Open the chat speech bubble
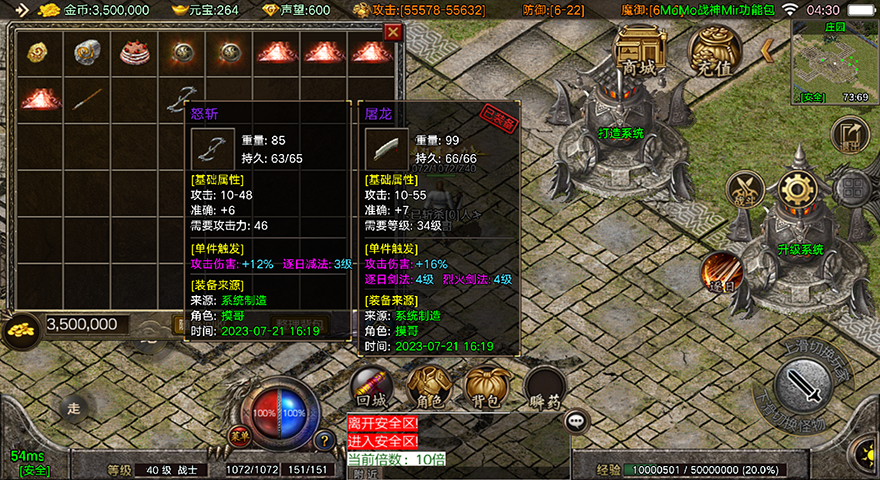Image resolution: width=880 pixels, height=480 pixels. [577, 421]
